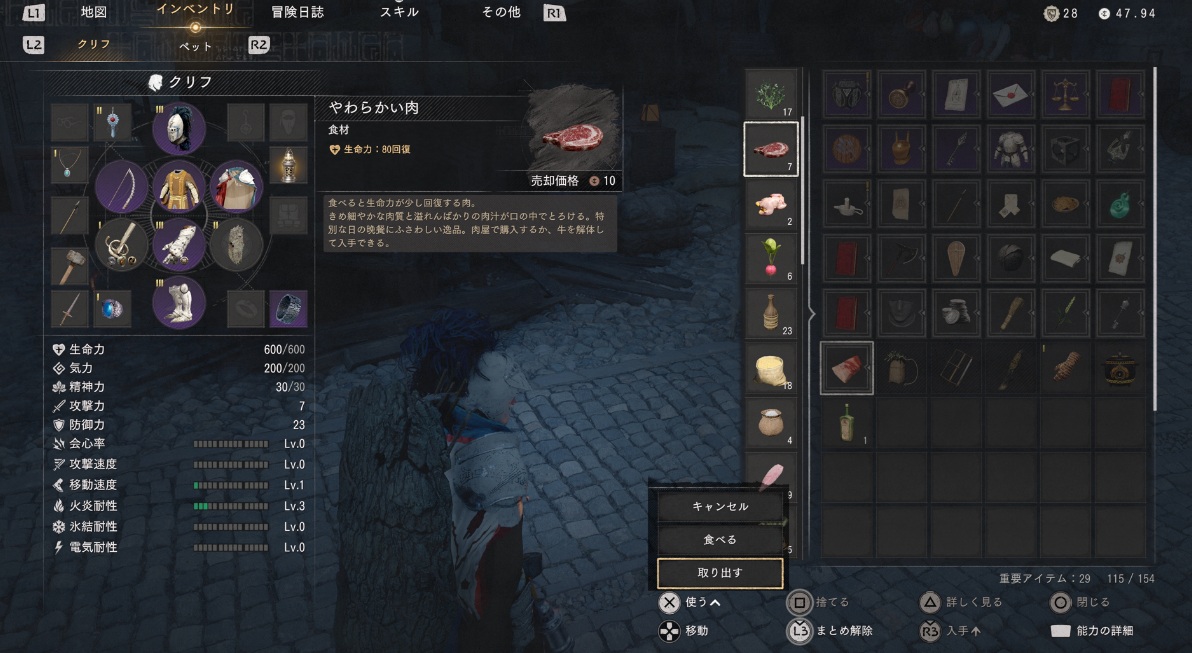Select the necklace accessory slot

(69, 166)
